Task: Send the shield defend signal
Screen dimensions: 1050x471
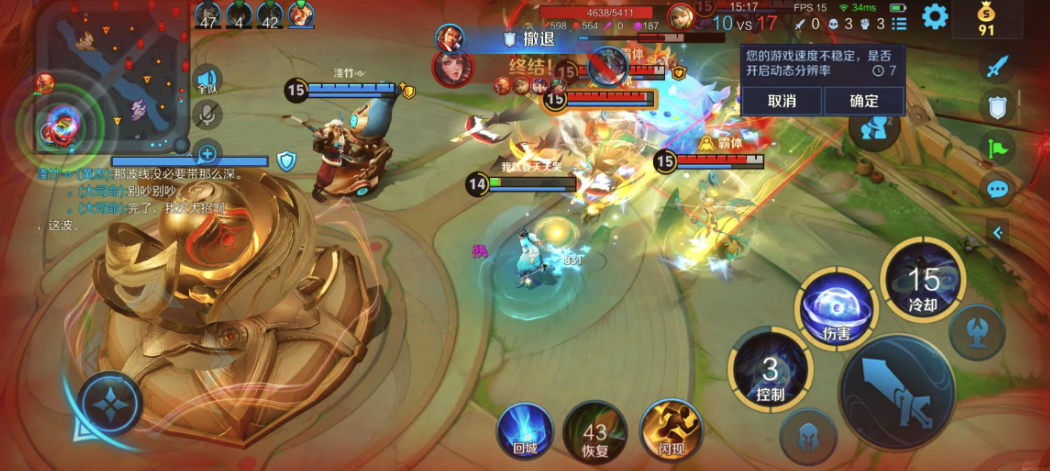Action: 997,107
